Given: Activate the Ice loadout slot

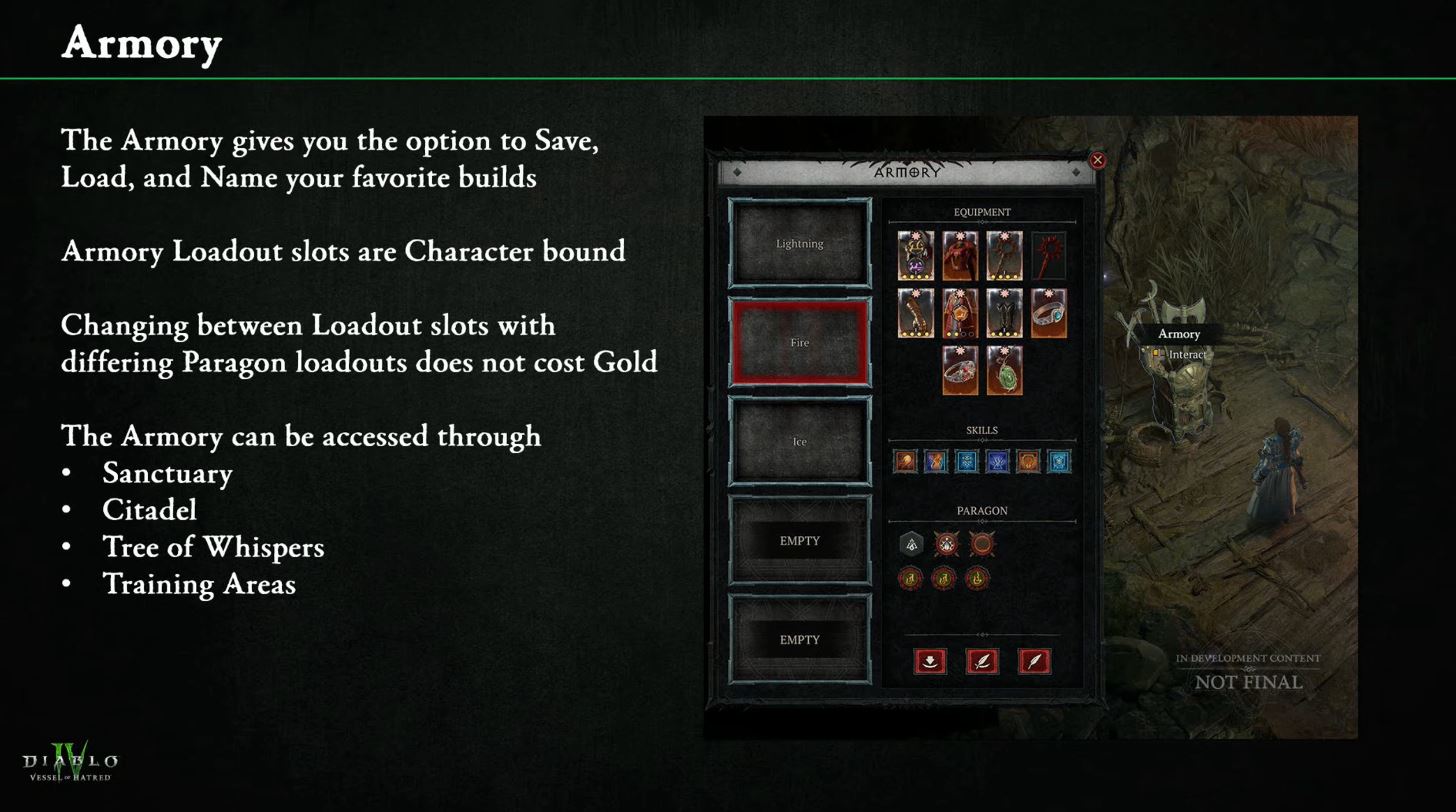Looking at the screenshot, I should (x=799, y=440).
